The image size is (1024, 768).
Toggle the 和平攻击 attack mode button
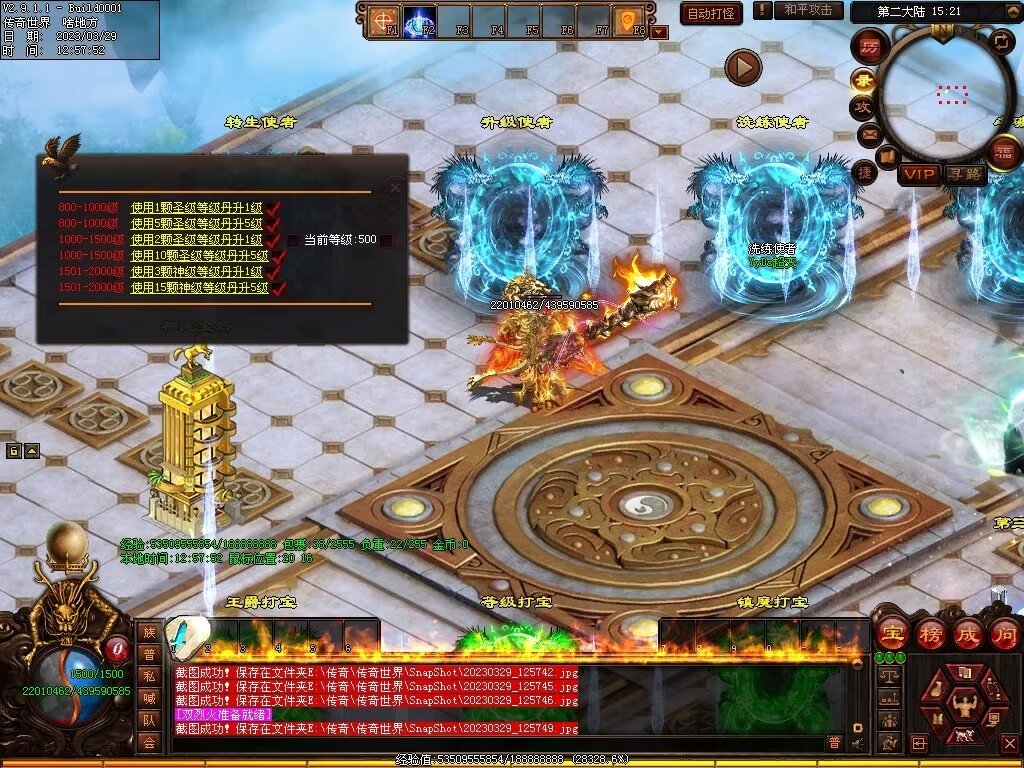point(807,10)
